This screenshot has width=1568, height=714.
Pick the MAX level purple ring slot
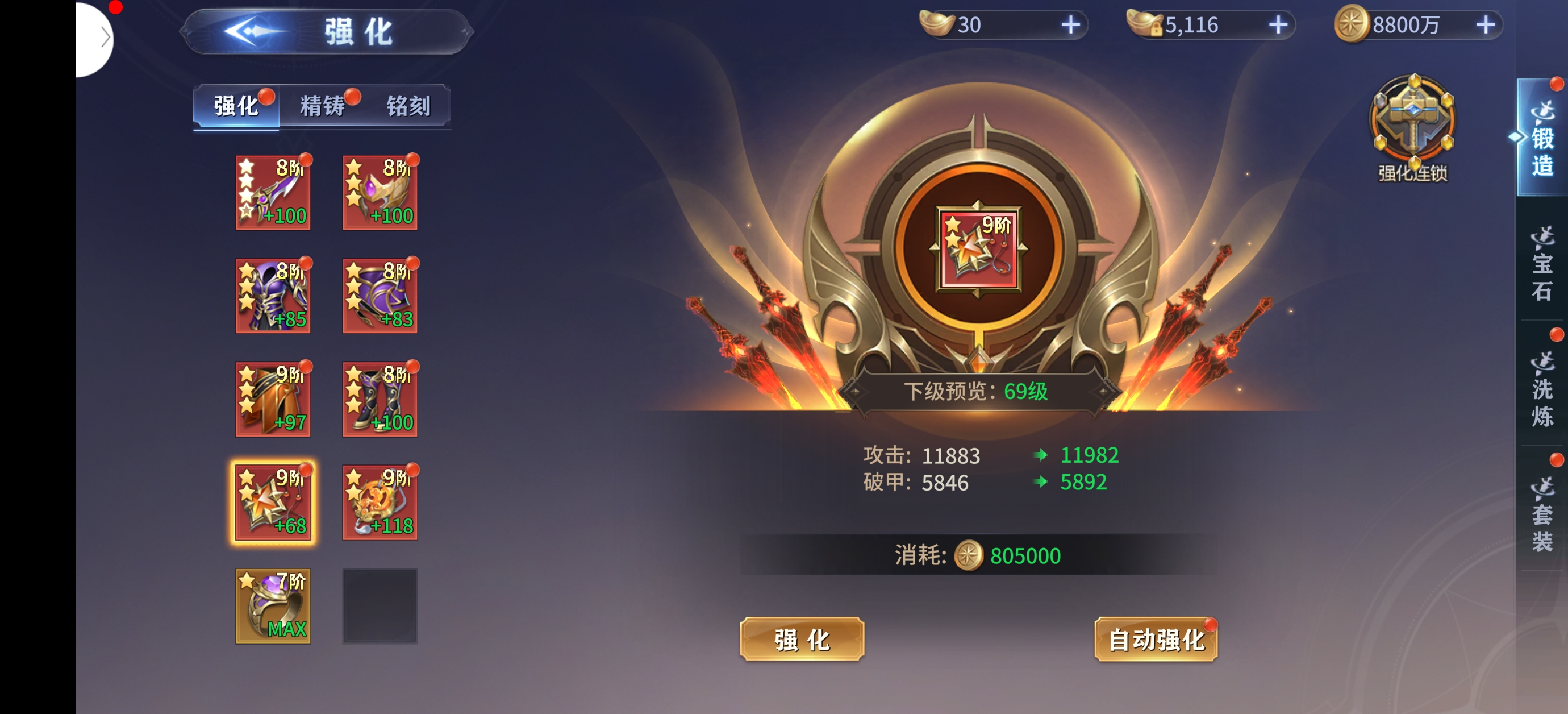[x=273, y=605]
